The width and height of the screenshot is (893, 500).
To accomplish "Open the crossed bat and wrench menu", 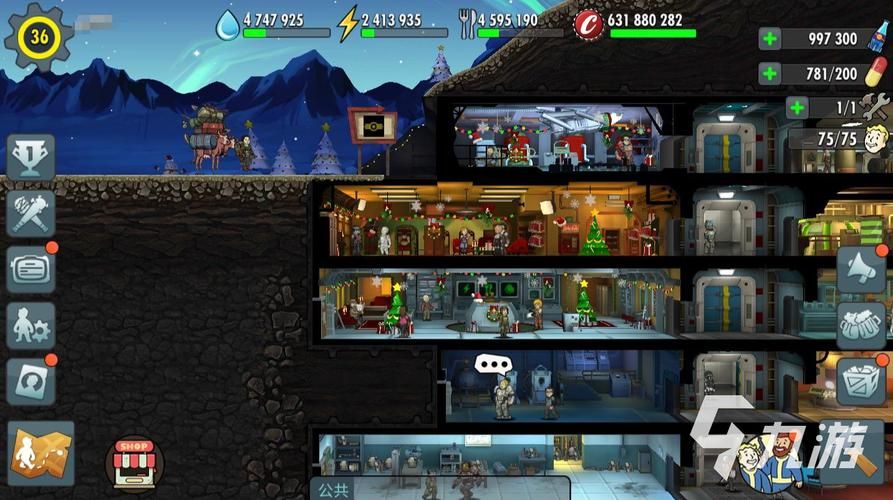I will coord(31,212).
